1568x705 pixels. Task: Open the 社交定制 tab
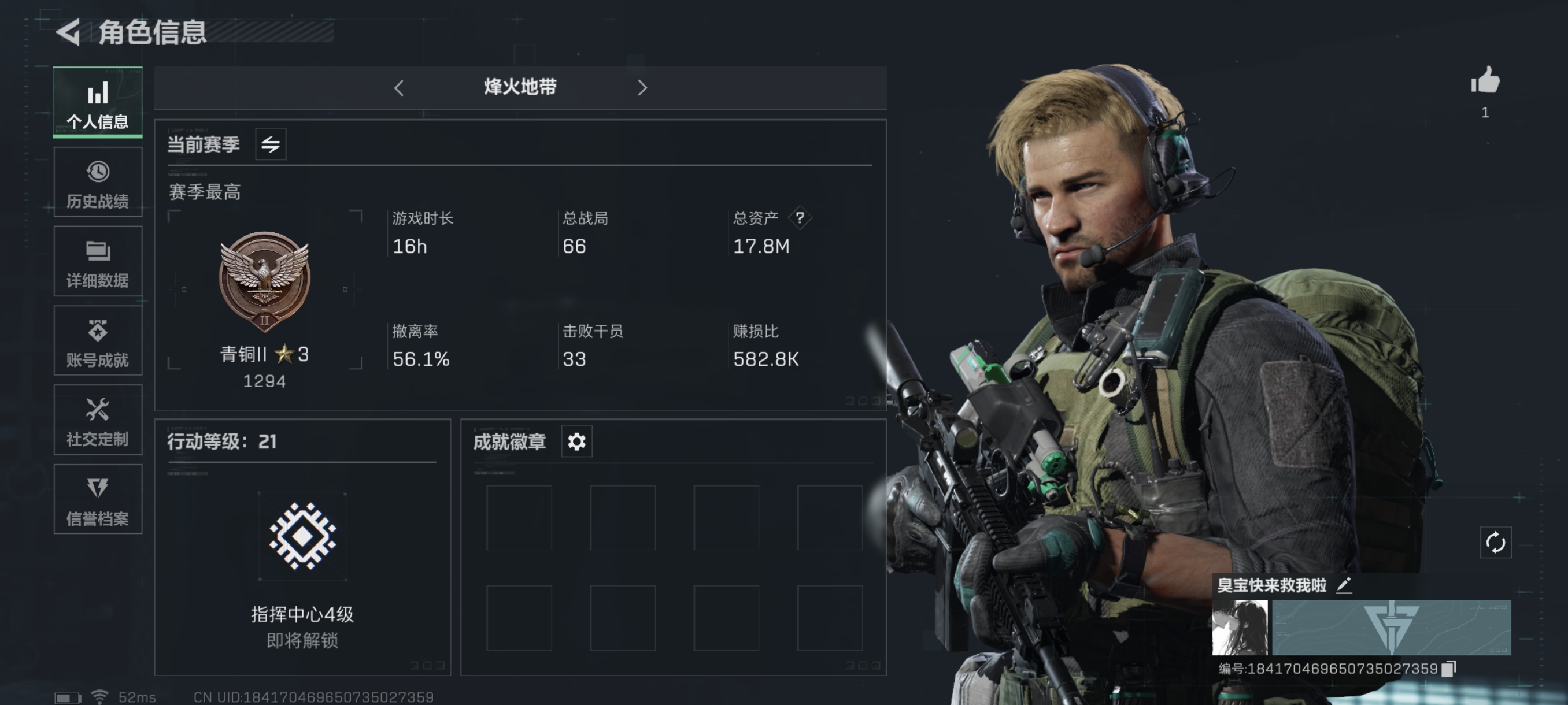pyautogui.click(x=97, y=420)
